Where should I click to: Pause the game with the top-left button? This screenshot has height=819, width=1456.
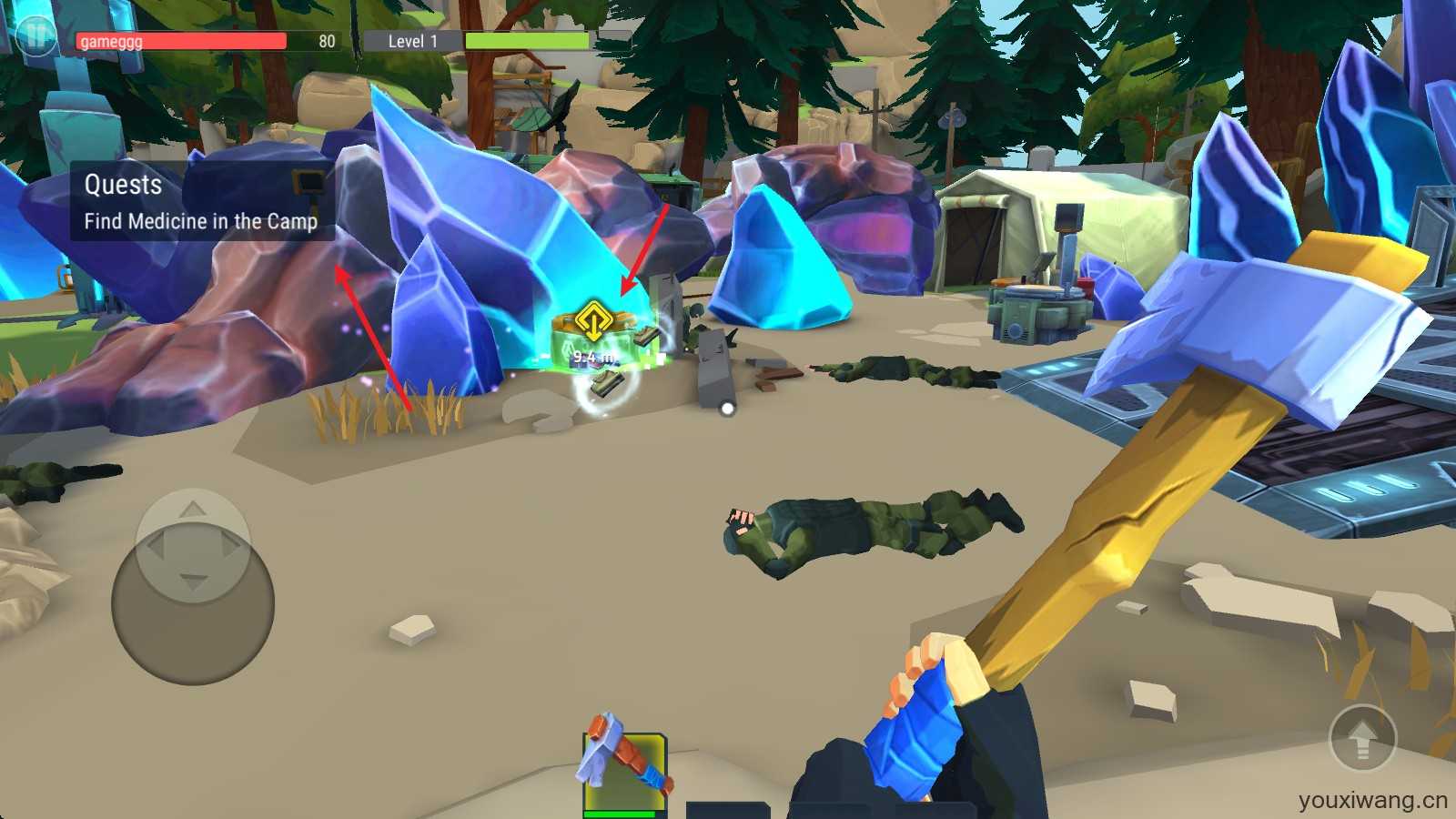coord(36,35)
